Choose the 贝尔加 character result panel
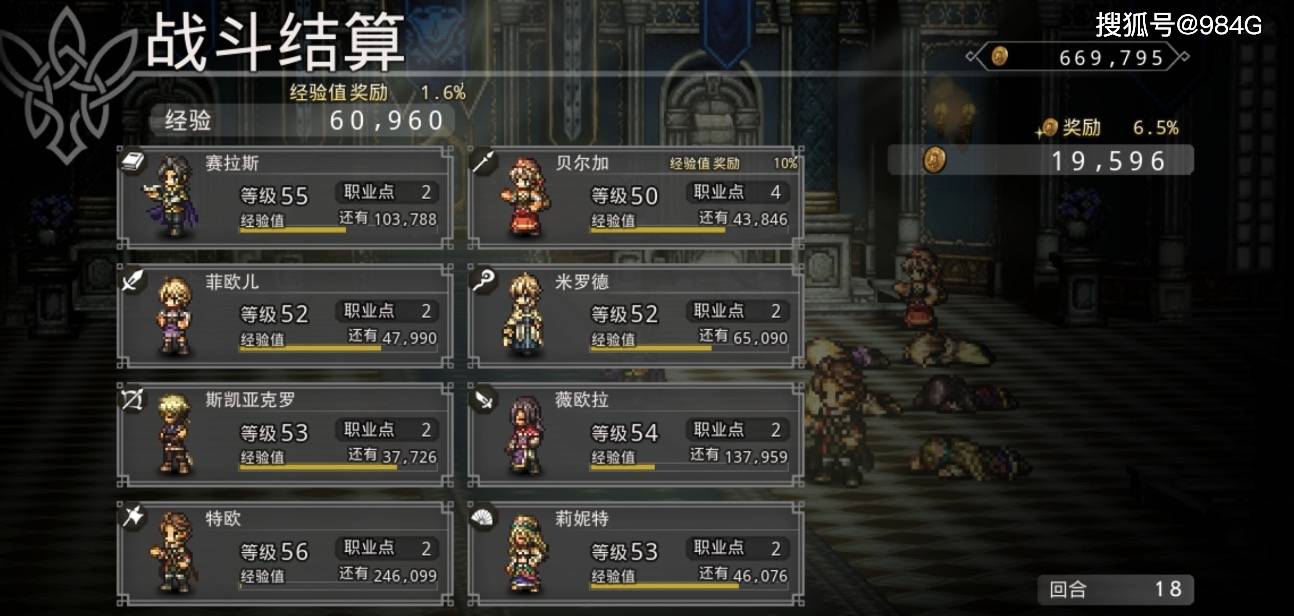The height and width of the screenshot is (616, 1294). (x=635, y=197)
